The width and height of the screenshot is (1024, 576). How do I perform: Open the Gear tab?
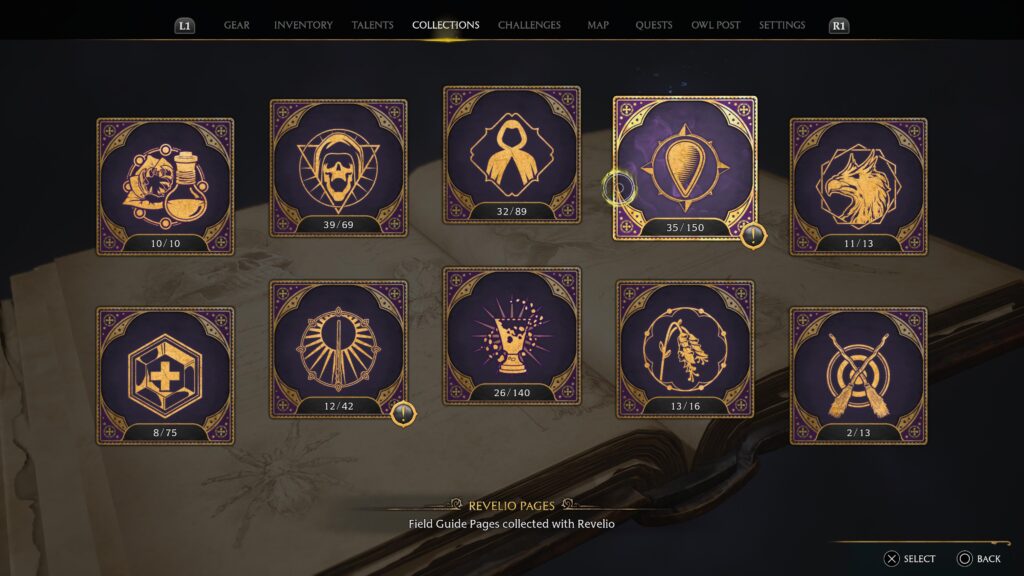point(237,25)
